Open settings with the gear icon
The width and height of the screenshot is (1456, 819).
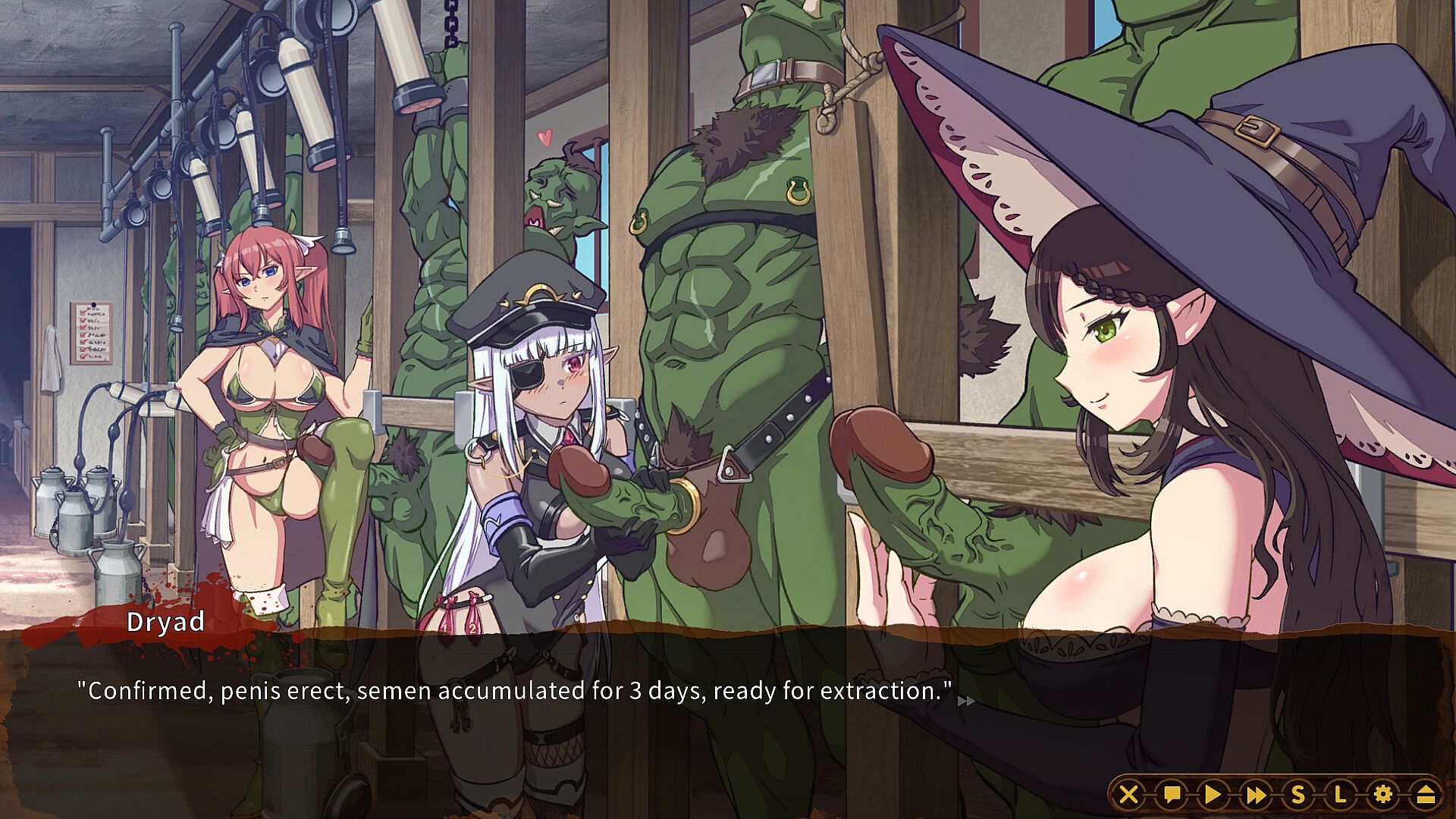pyautogui.click(x=1383, y=794)
